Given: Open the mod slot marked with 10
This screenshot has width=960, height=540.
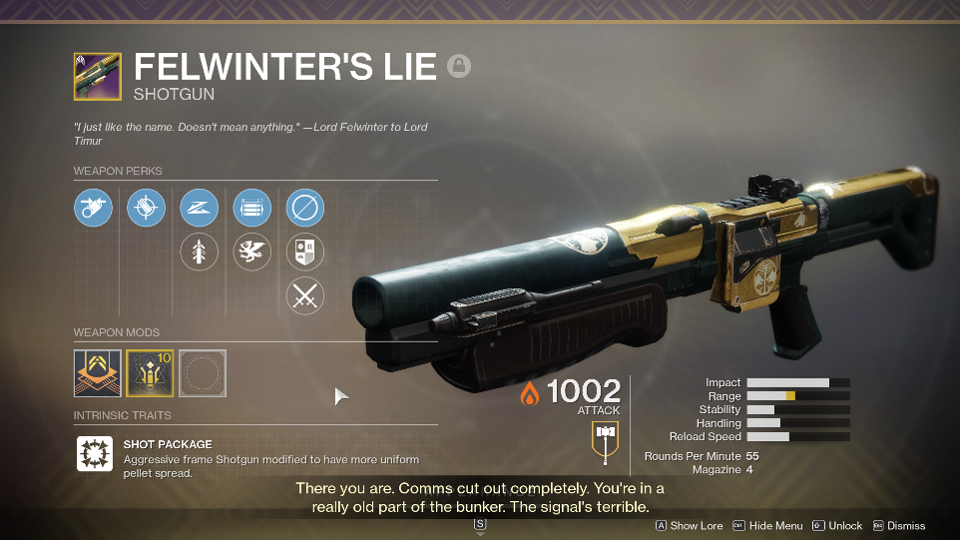Looking at the screenshot, I should point(150,373).
